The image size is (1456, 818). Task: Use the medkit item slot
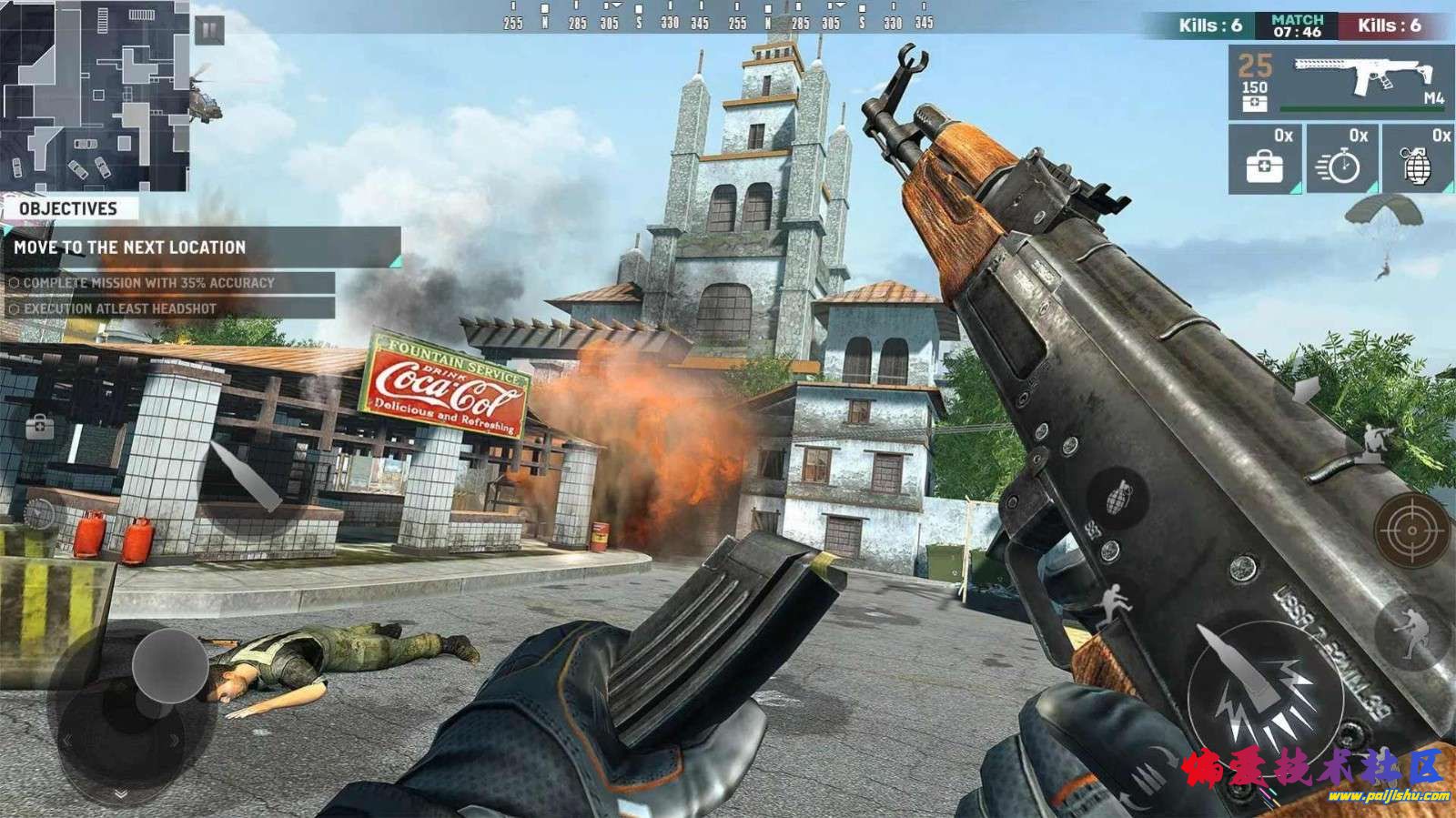[x=1265, y=160]
